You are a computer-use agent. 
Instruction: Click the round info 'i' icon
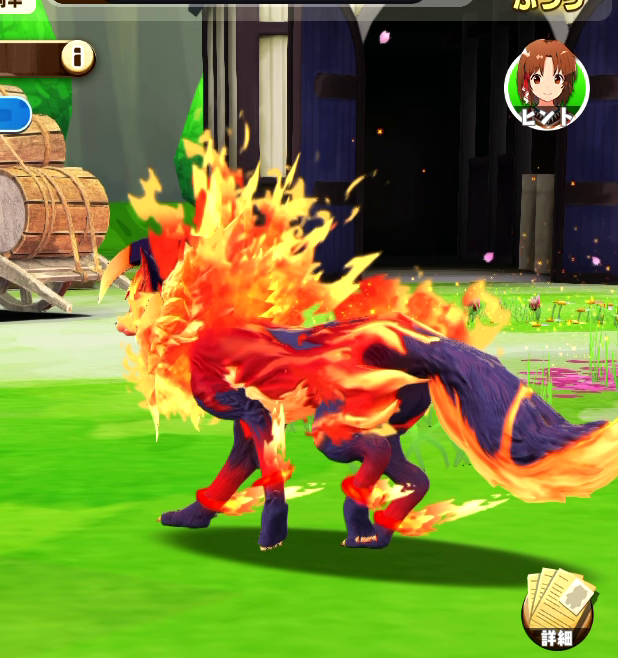(77, 58)
